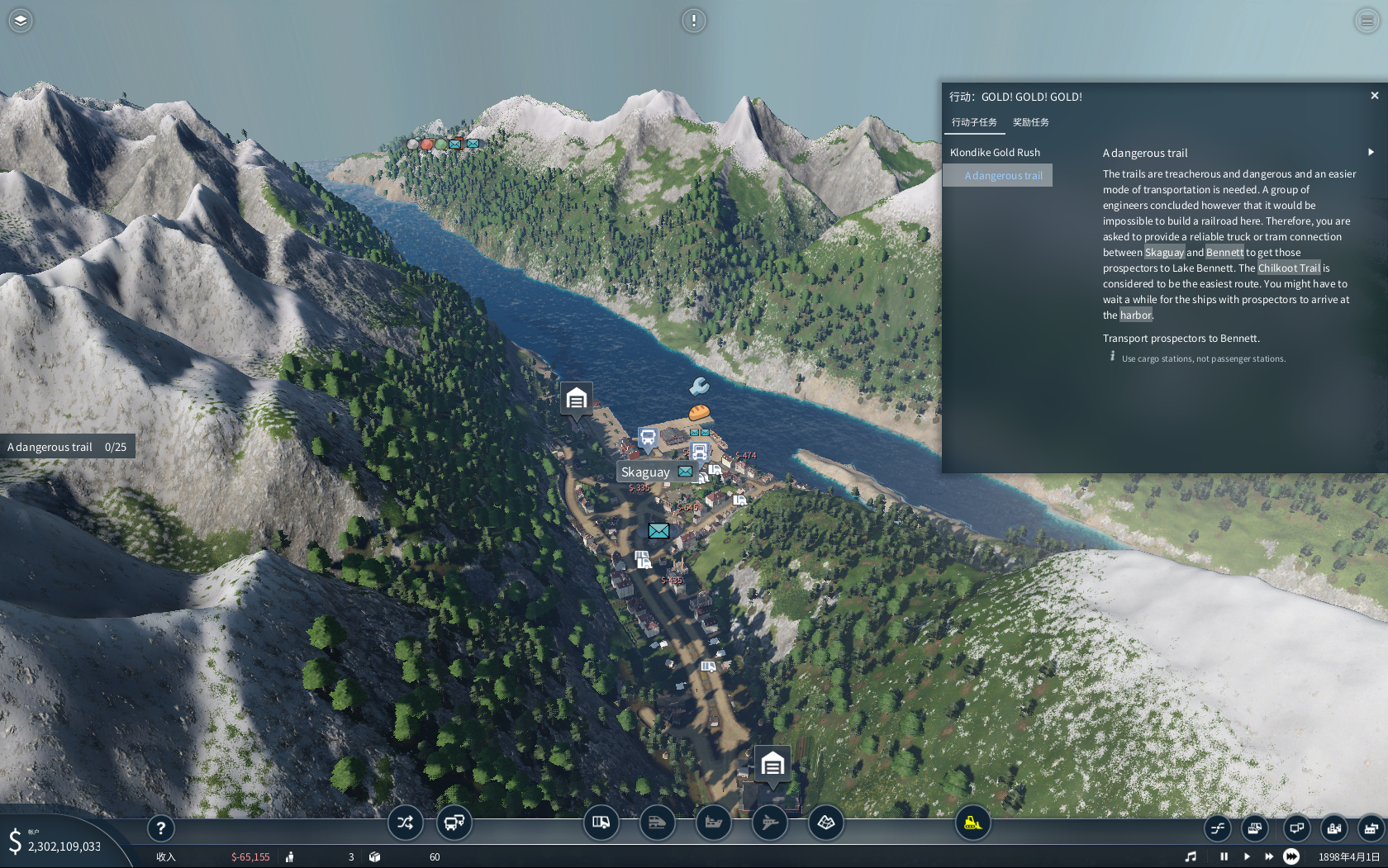Image resolution: width=1388 pixels, height=868 pixels.
Task: Open the road construction truck menu
Action: [601, 823]
